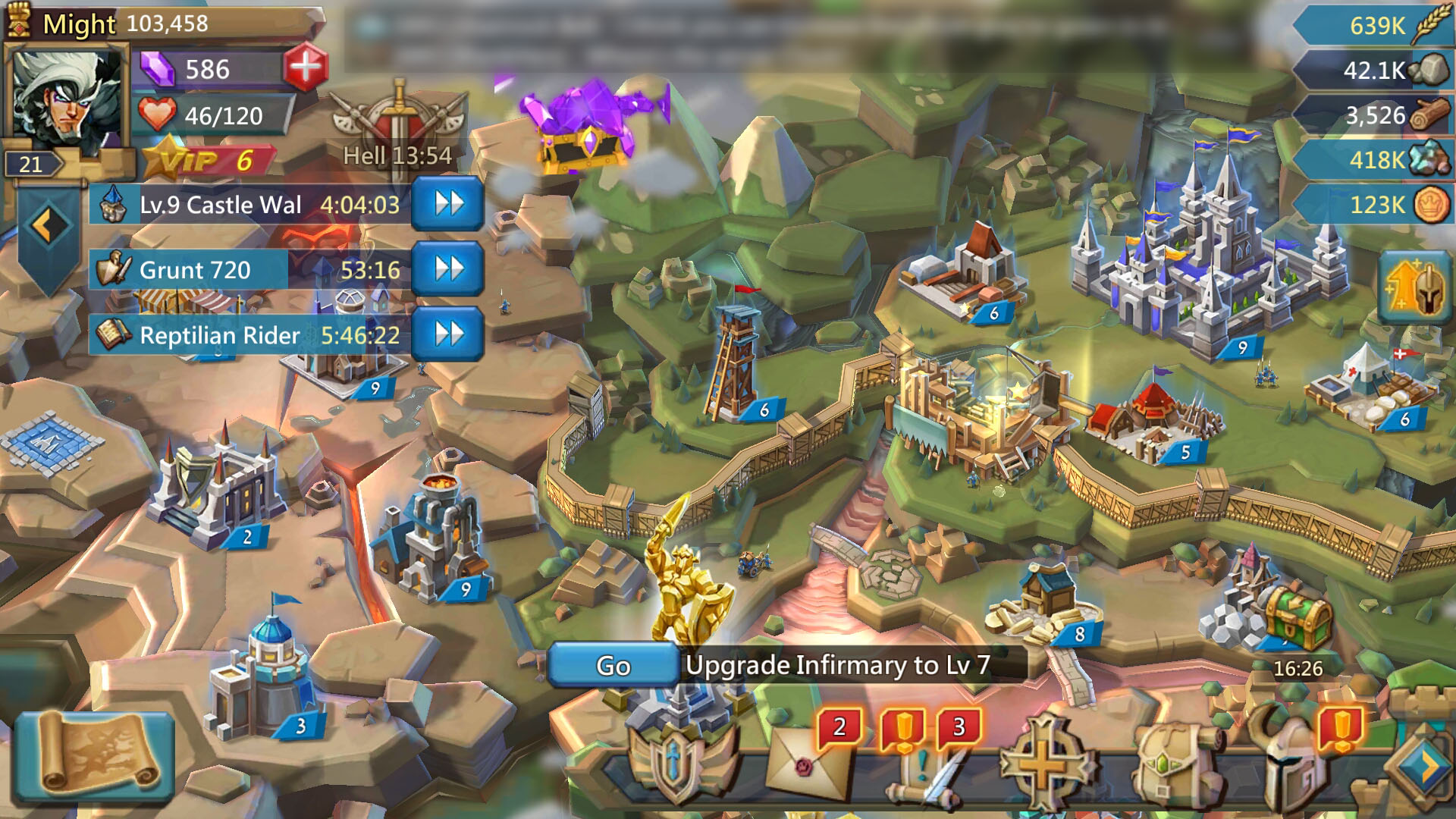Speed up the Lv.9 Castle Wall construction
The width and height of the screenshot is (1456, 819).
[x=449, y=205]
